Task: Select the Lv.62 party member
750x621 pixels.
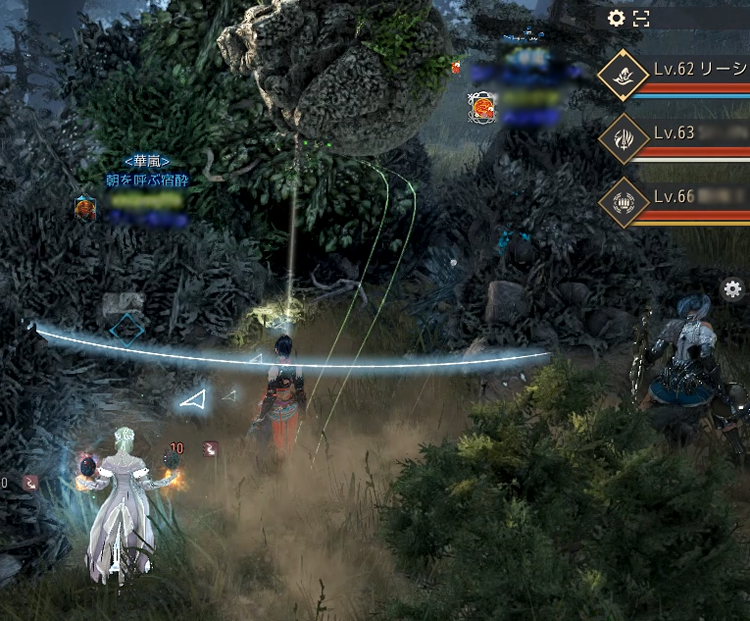Action: pyautogui.click(x=690, y=72)
